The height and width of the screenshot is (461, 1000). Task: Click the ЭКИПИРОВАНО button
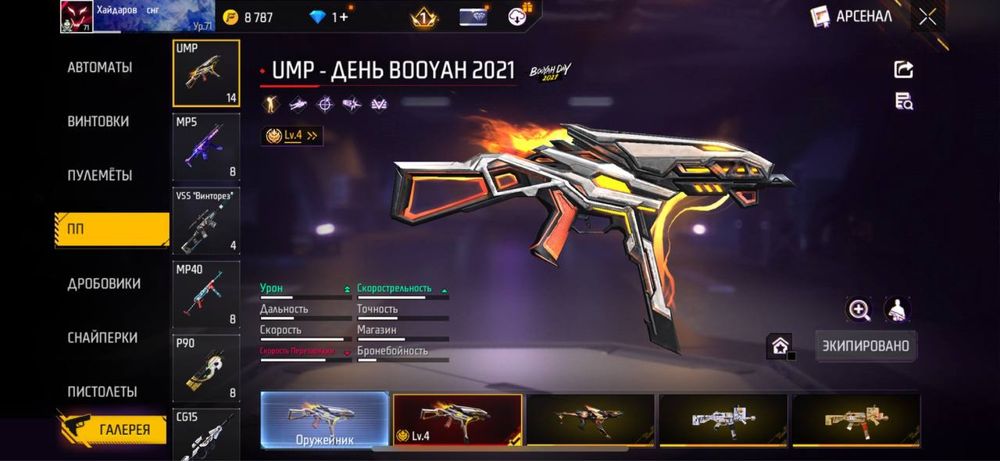(x=865, y=345)
